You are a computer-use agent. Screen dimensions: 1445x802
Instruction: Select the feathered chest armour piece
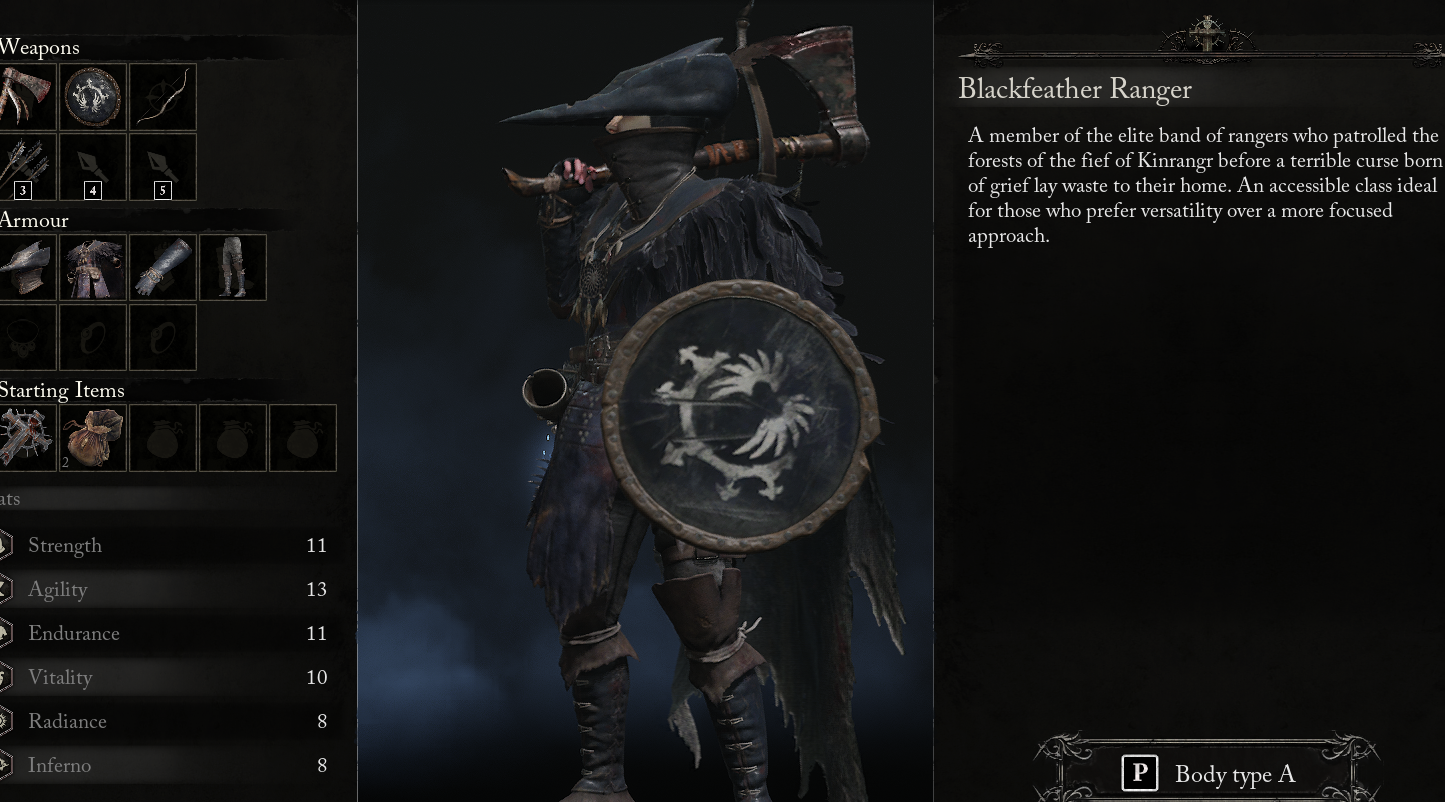pyautogui.click(x=93, y=267)
